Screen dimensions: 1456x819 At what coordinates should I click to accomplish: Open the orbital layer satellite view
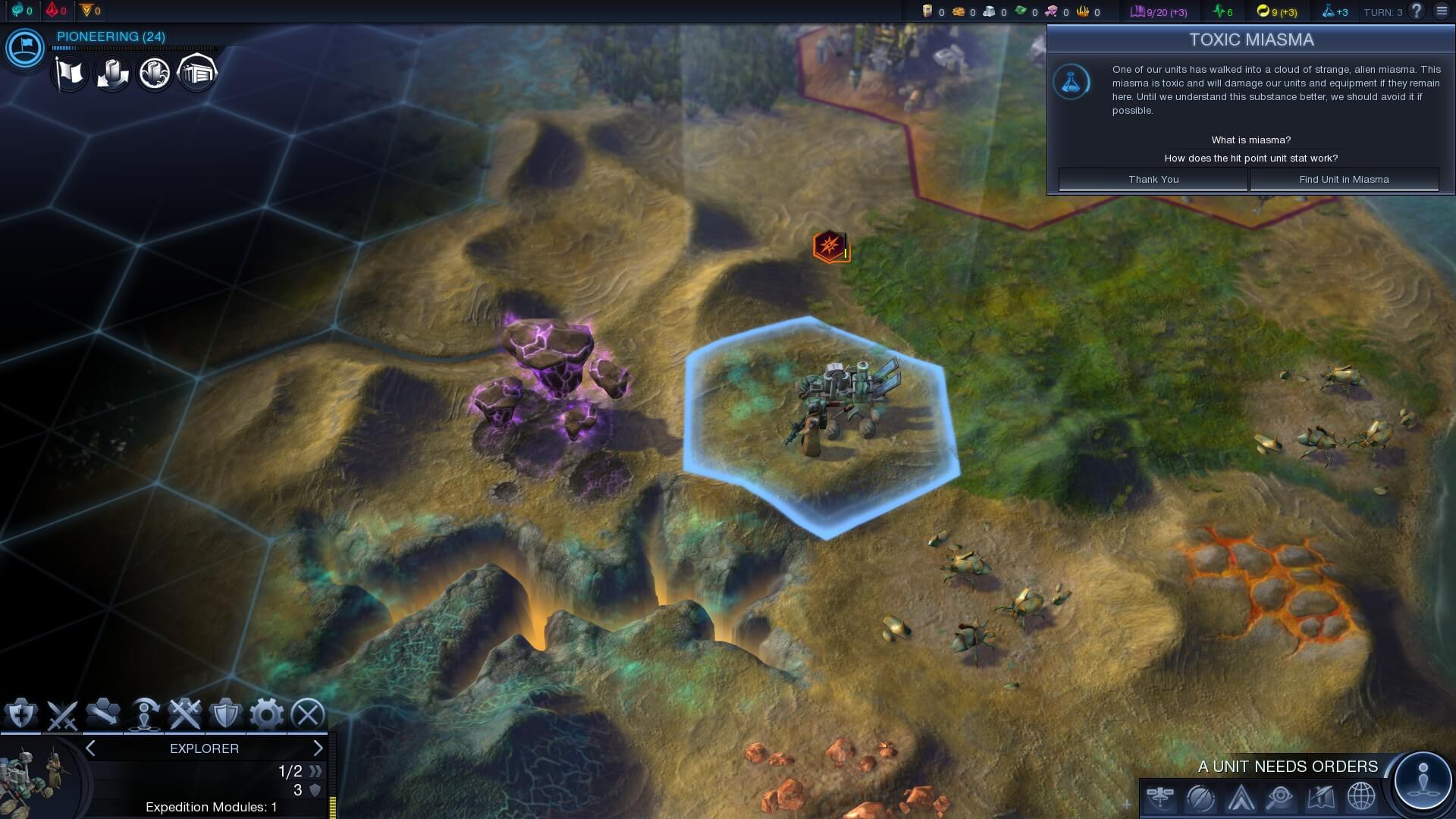pos(1160,798)
